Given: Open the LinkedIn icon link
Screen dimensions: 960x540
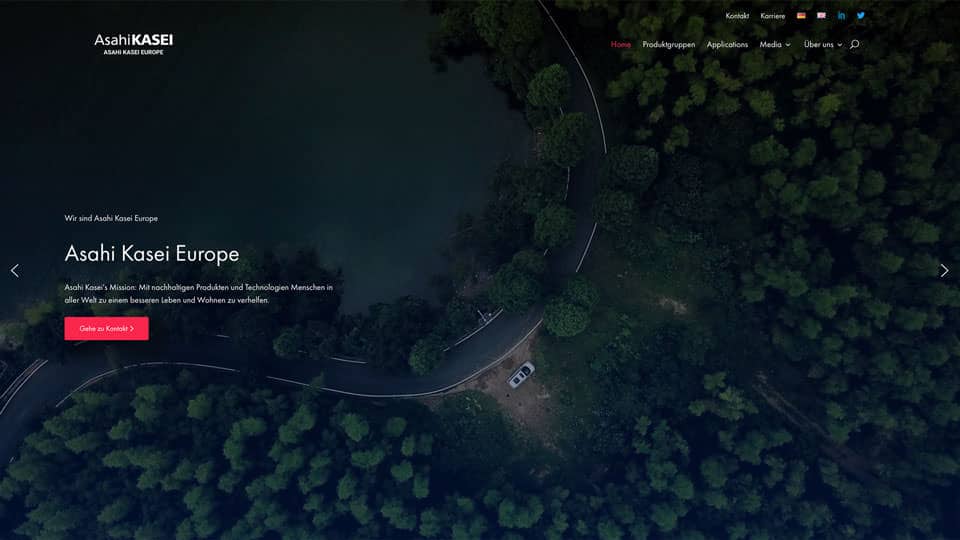Looking at the screenshot, I should (841, 16).
